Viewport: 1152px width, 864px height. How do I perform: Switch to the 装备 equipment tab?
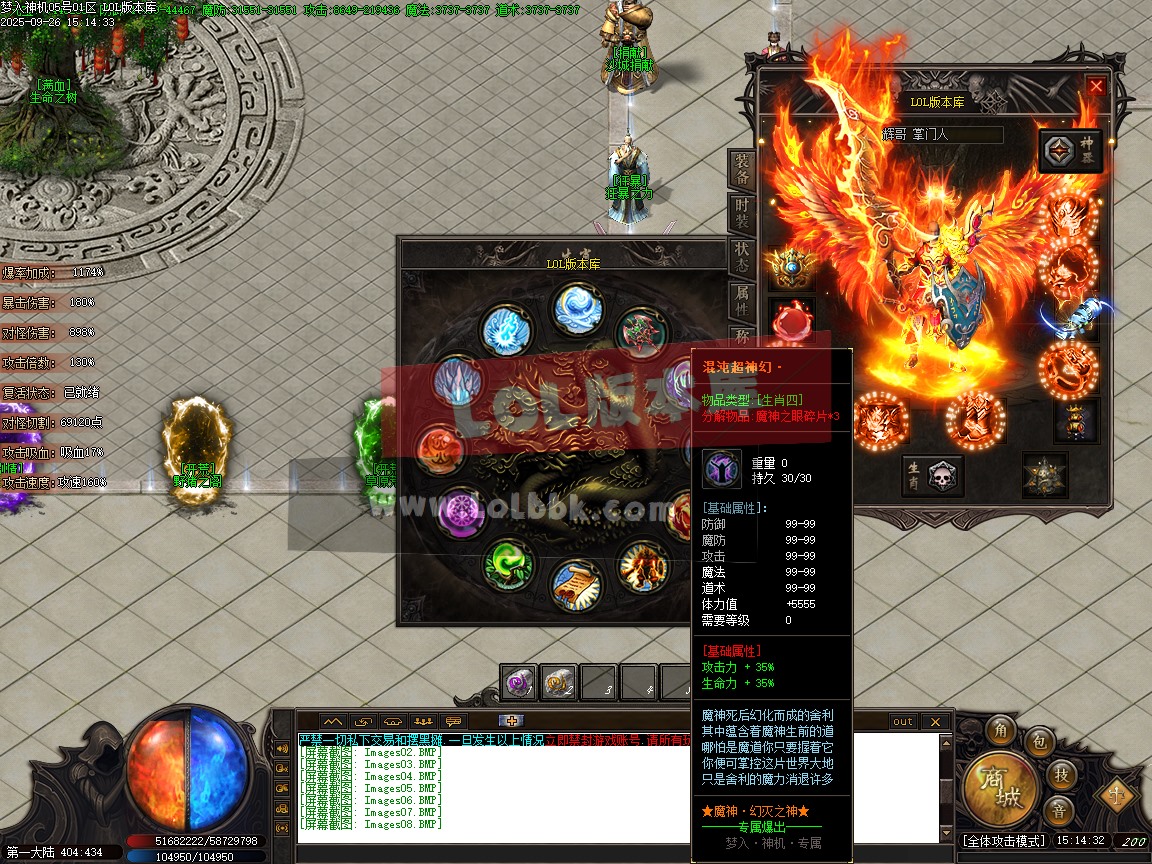click(x=741, y=169)
